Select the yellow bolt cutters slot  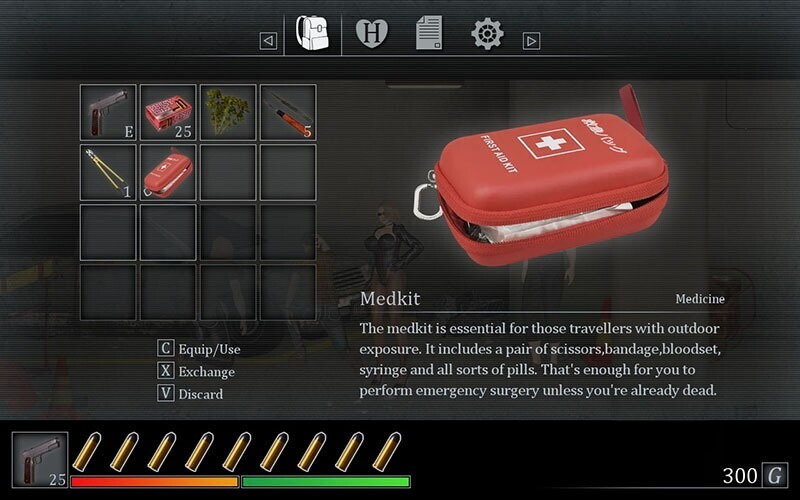click(108, 172)
